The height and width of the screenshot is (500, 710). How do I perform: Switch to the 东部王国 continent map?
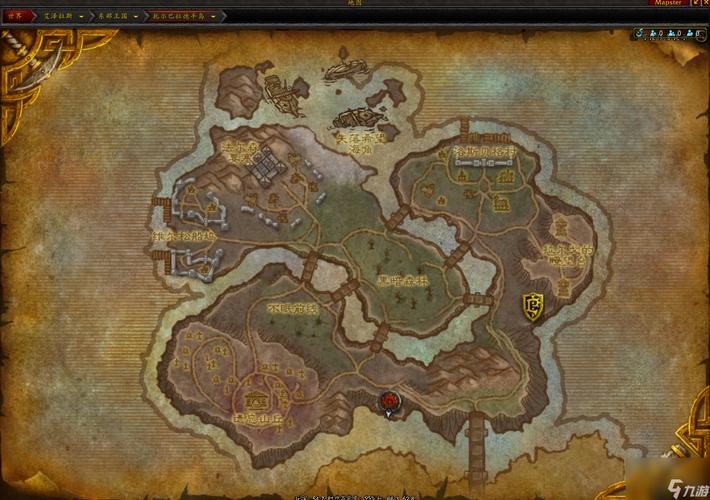tap(114, 16)
